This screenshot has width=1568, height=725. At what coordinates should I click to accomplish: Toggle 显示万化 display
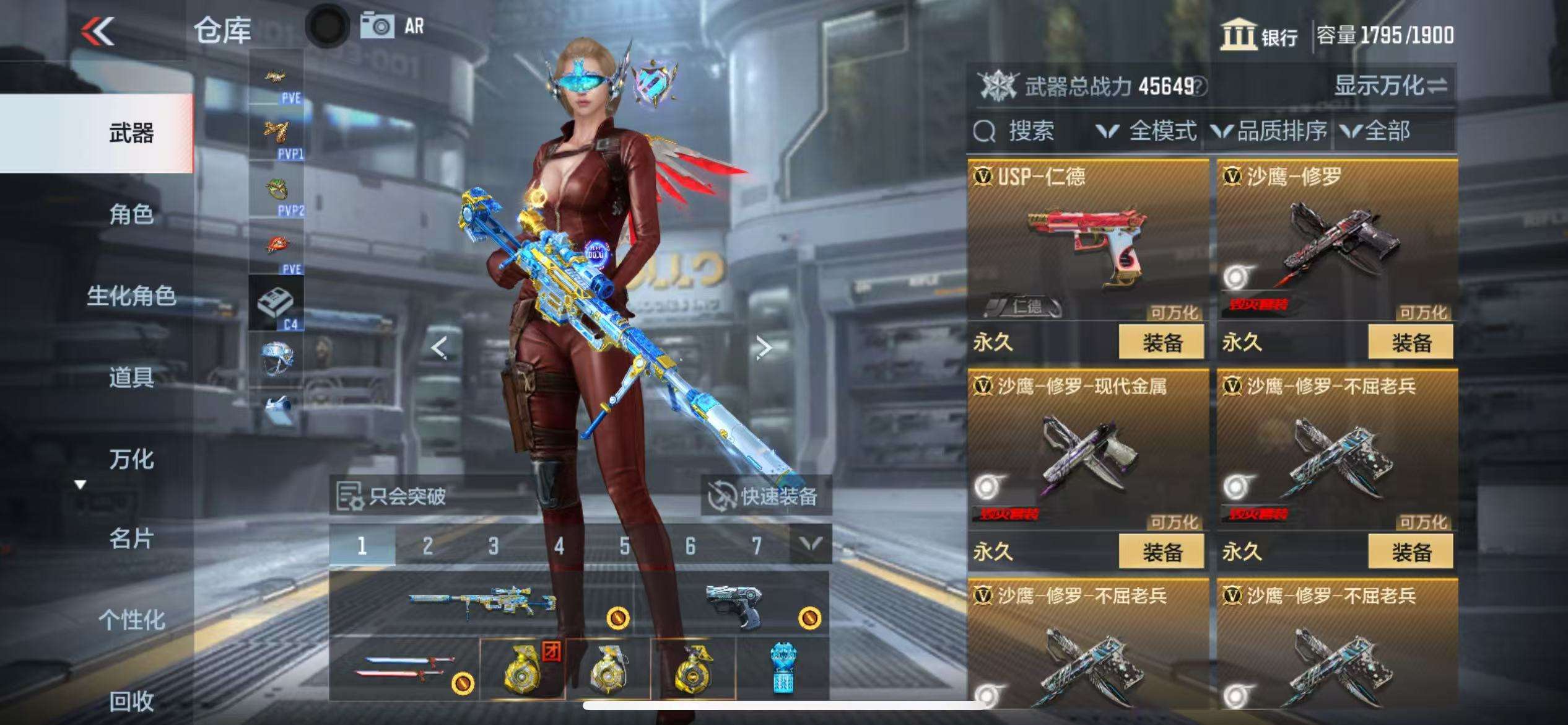[1390, 86]
